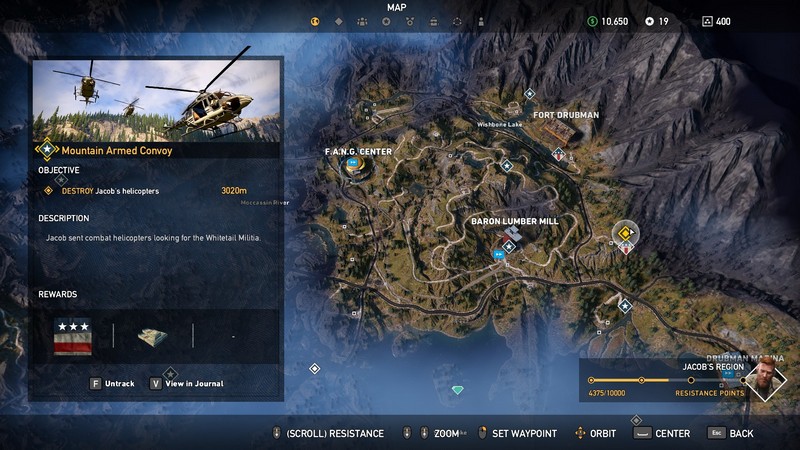
Task: Select the teal diamond marker on the water
Action: (458, 390)
